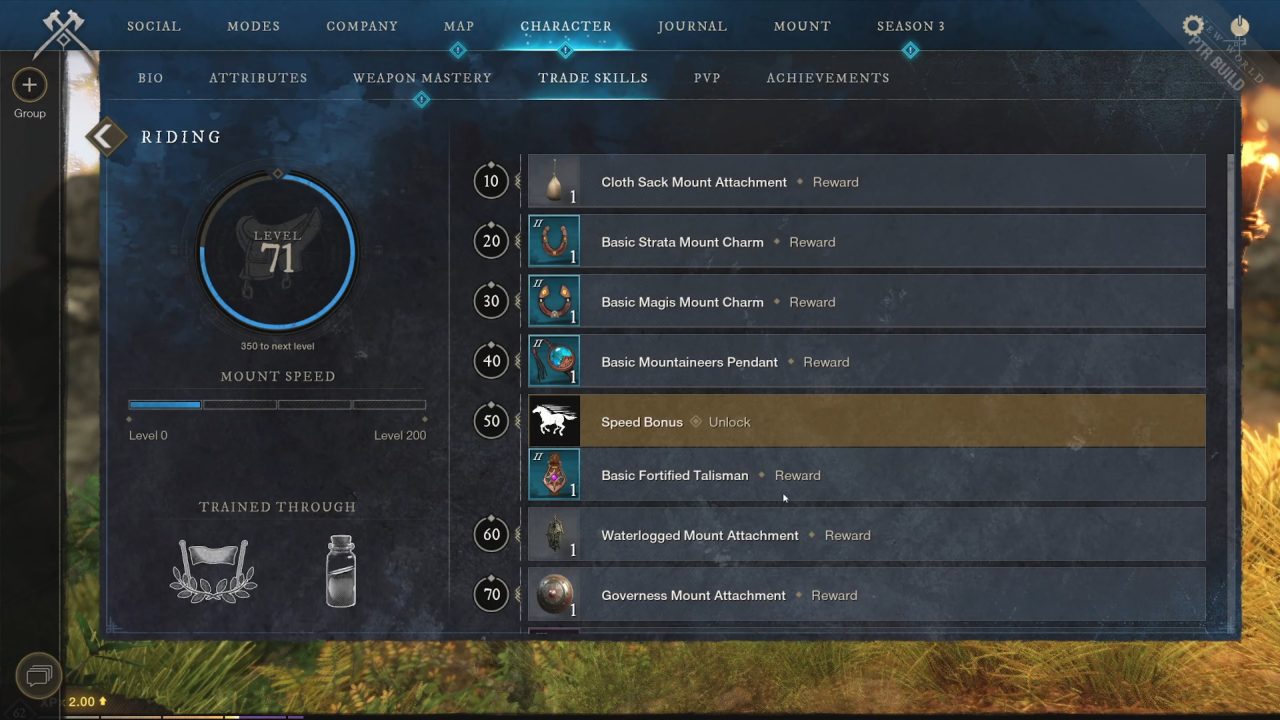Select the Basic Fortified Talisman icon
The height and width of the screenshot is (720, 1280).
554,474
